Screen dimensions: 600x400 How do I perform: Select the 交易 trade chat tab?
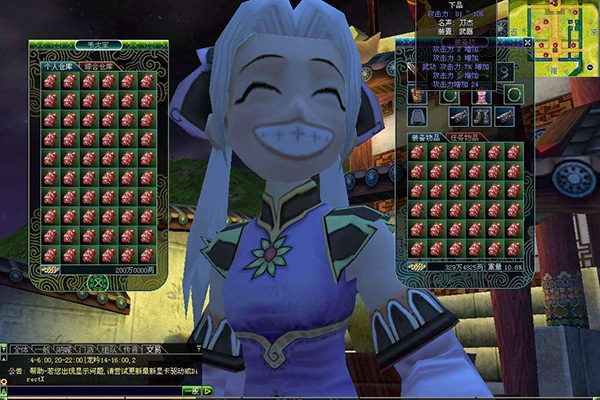[x=153, y=349]
